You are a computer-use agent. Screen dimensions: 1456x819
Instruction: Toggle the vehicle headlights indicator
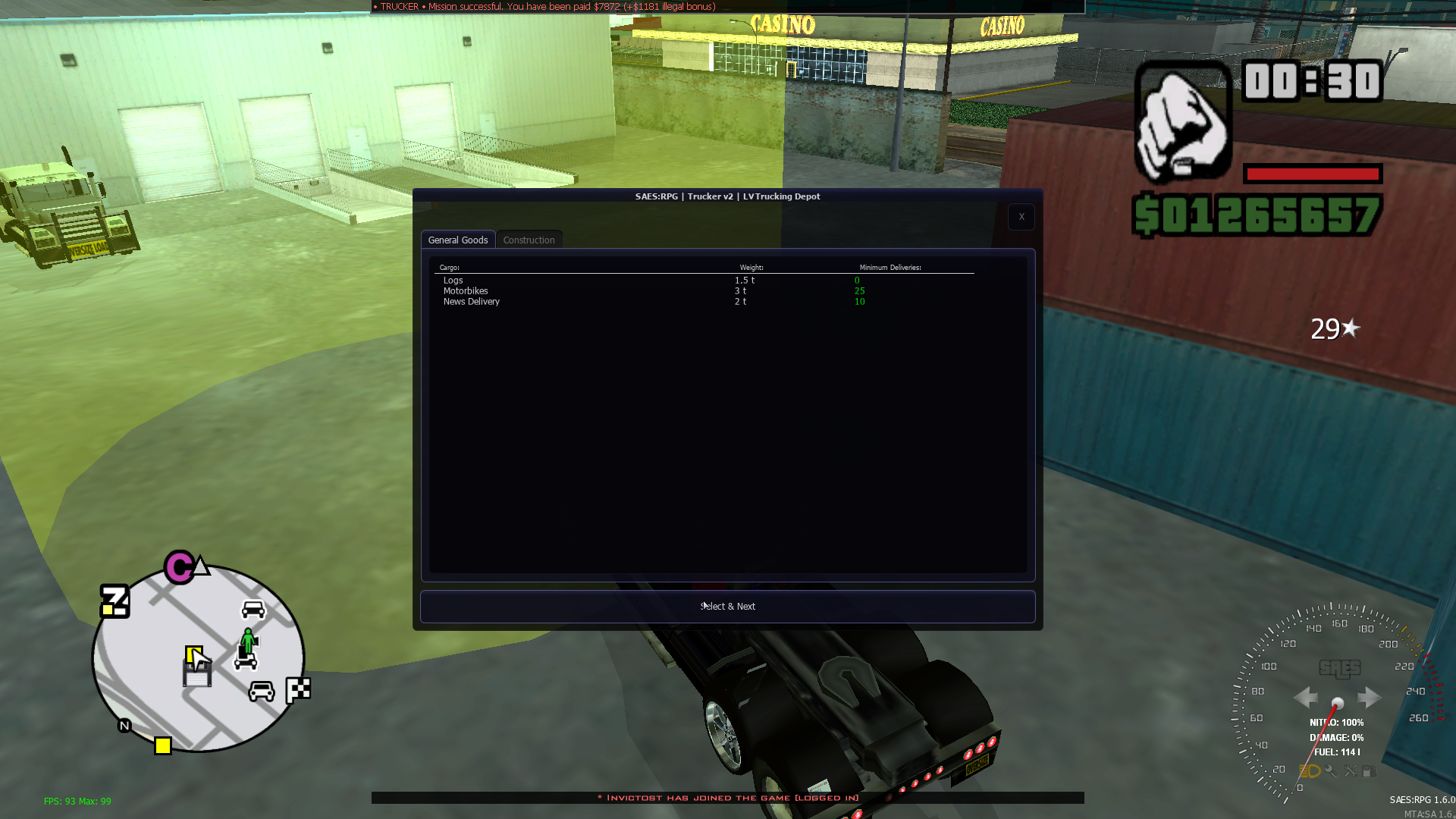click(1310, 771)
